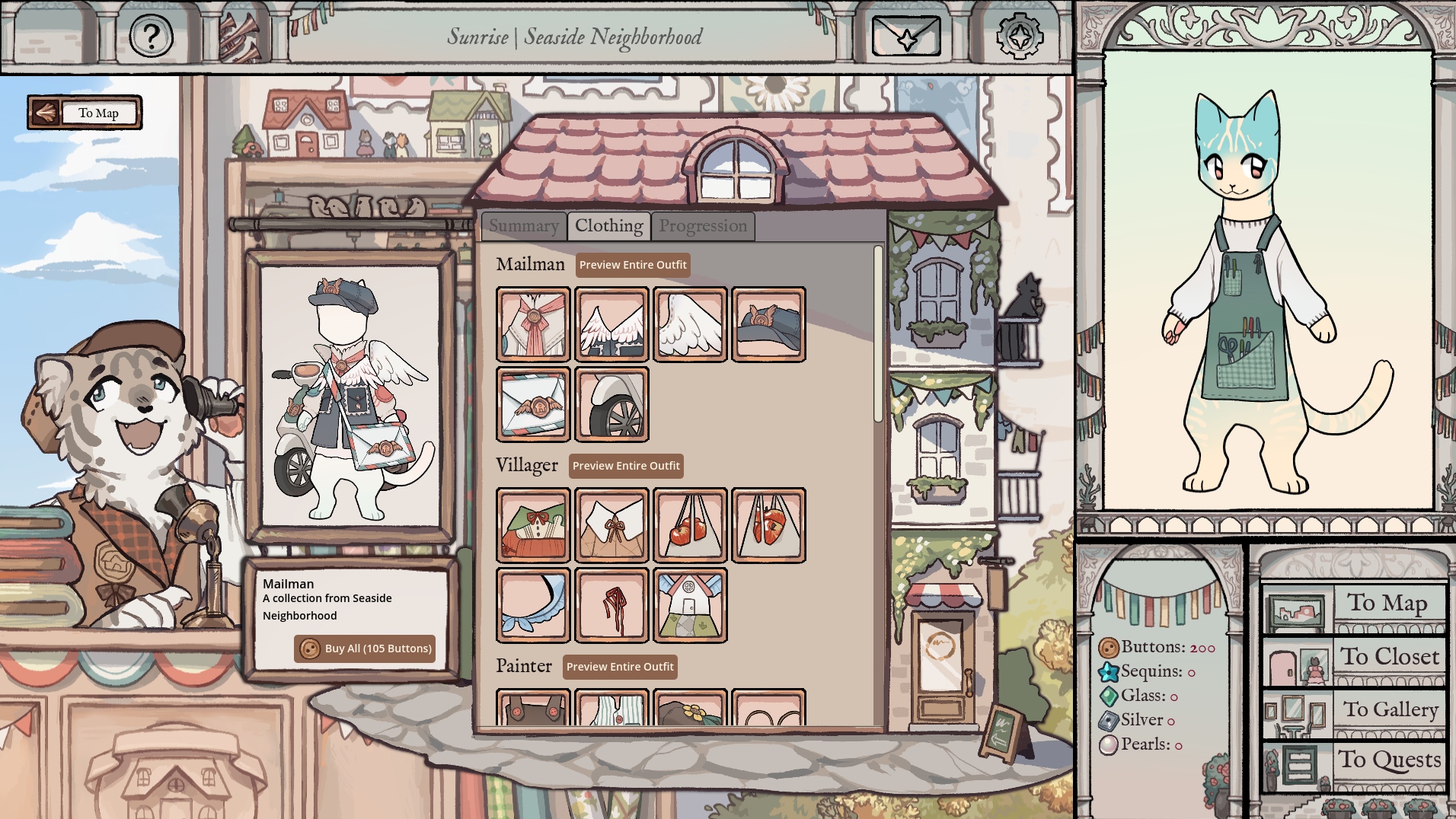Select the Villager red ribbon item

tap(611, 605)
